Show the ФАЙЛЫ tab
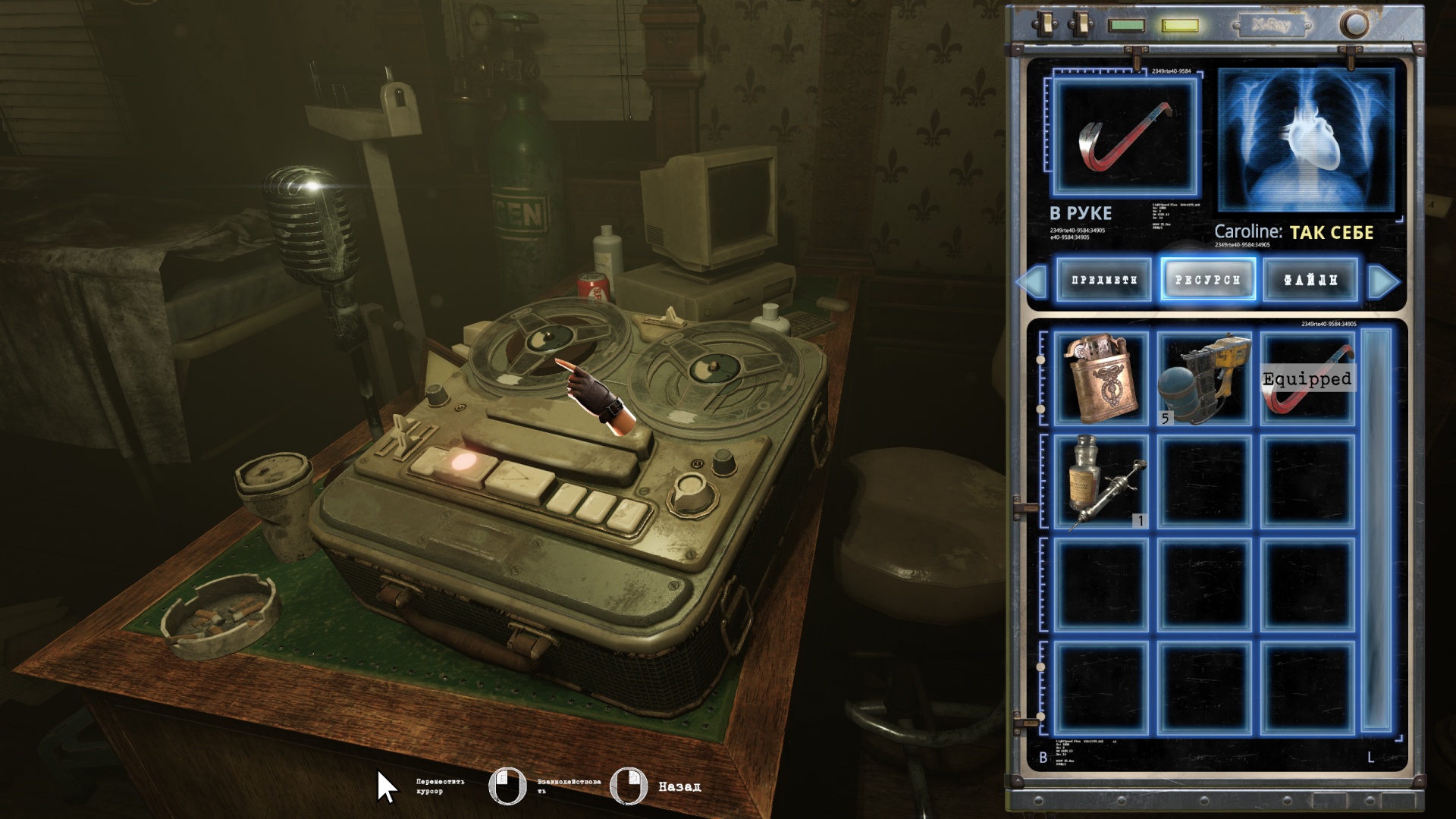Image resolution: width=1456 pixels, height=819 pixels. point(1310,280)
